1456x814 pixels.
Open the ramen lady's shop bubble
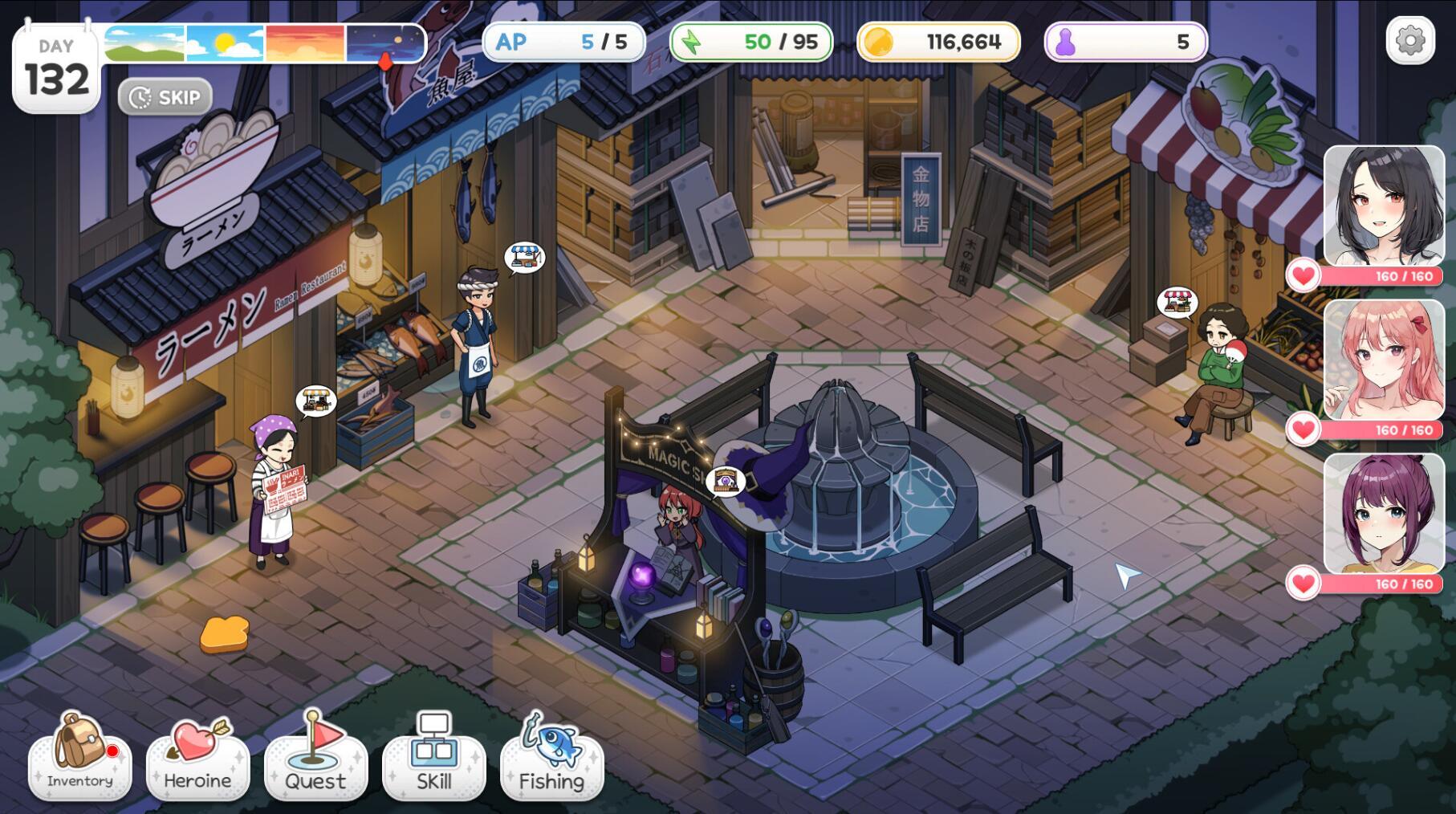coord(315,401)
